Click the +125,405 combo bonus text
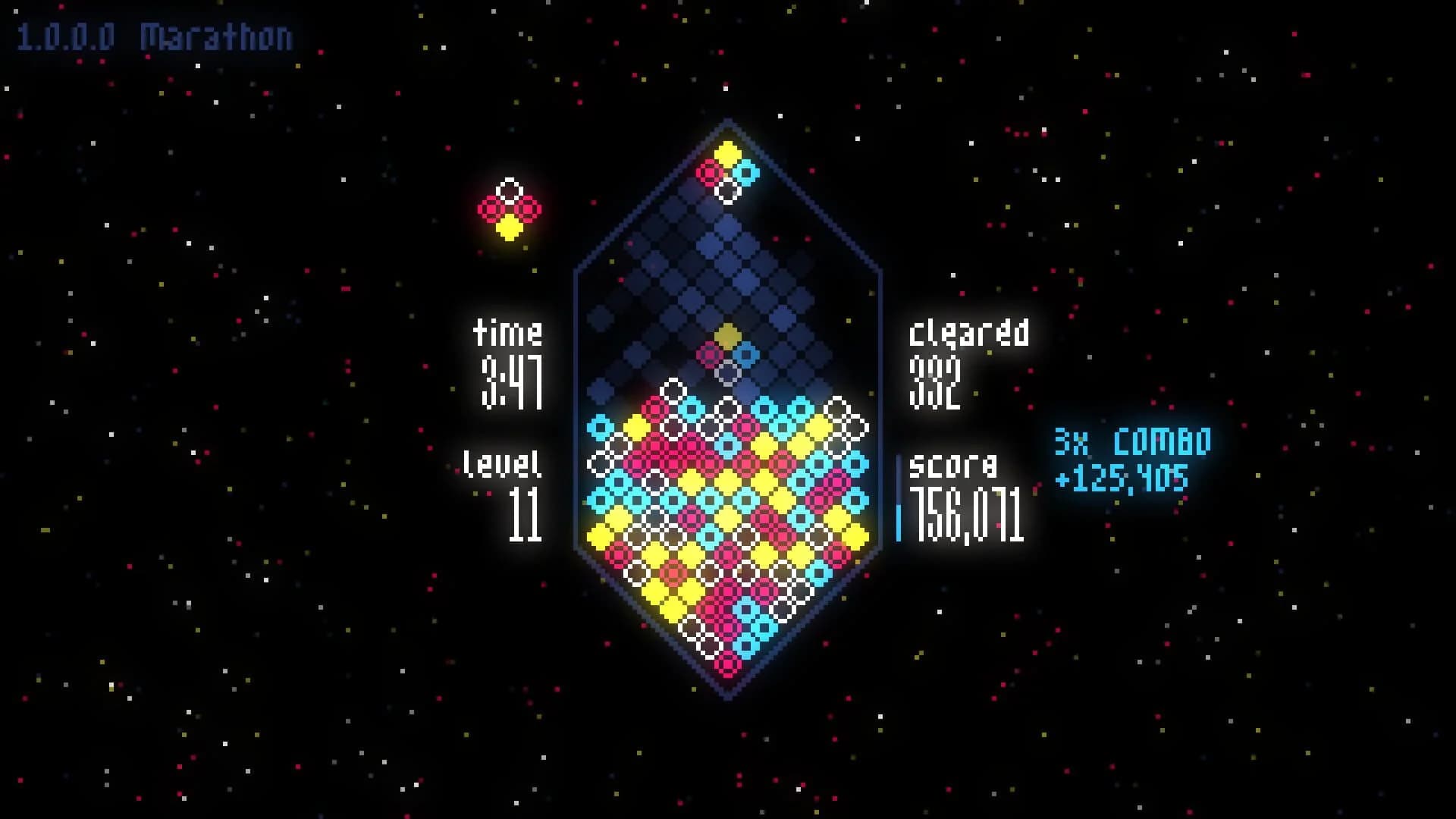 tap(1122, 478)
